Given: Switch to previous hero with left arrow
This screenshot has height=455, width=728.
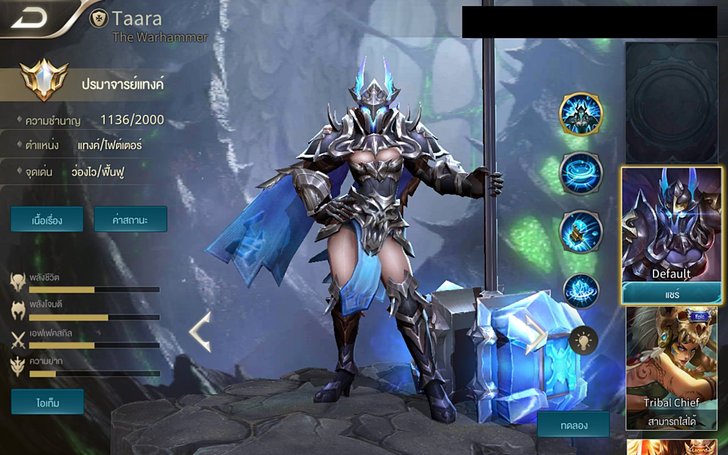Looking at the screenshot, I should 200,332.
